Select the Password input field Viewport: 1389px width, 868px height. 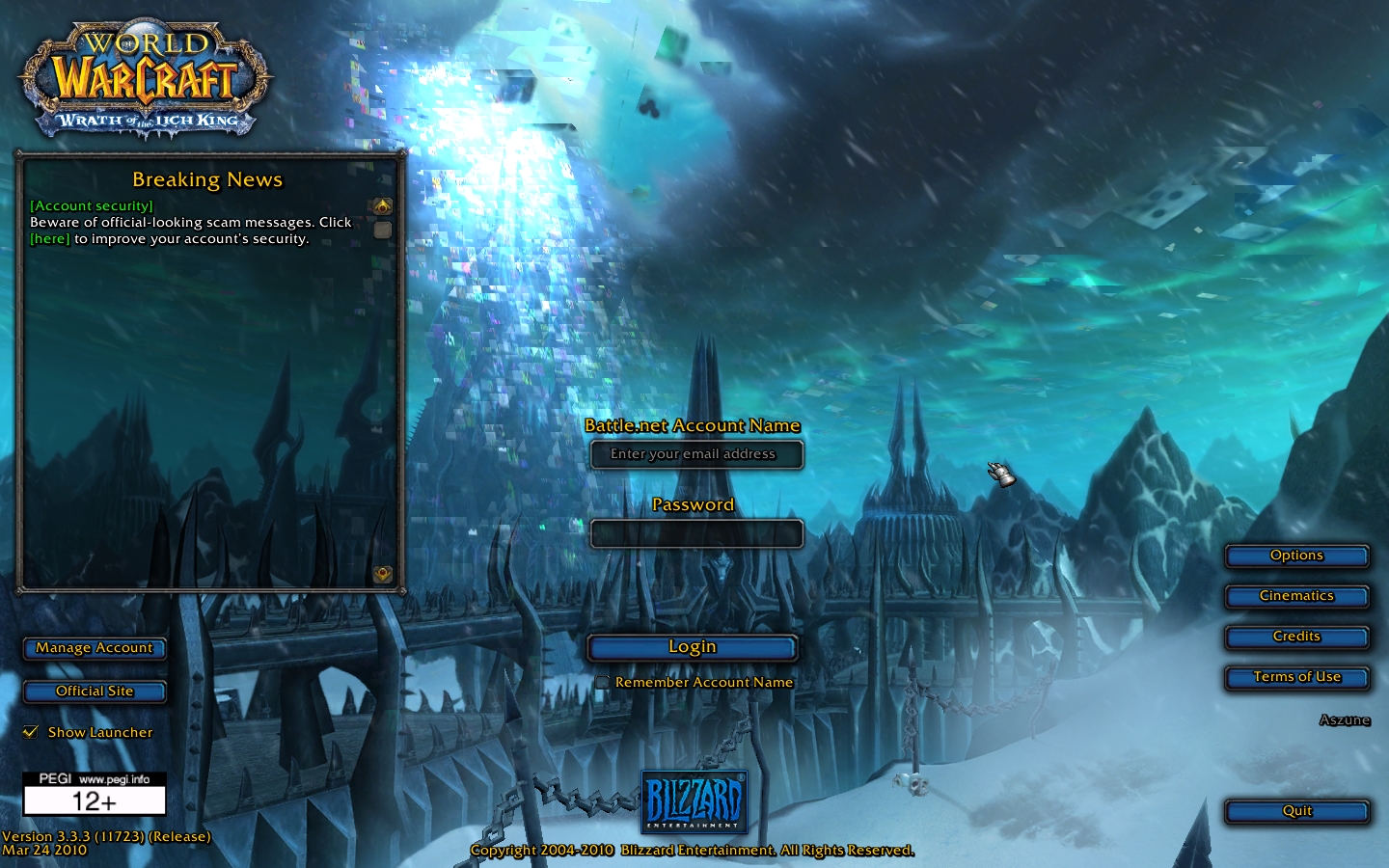696,533
